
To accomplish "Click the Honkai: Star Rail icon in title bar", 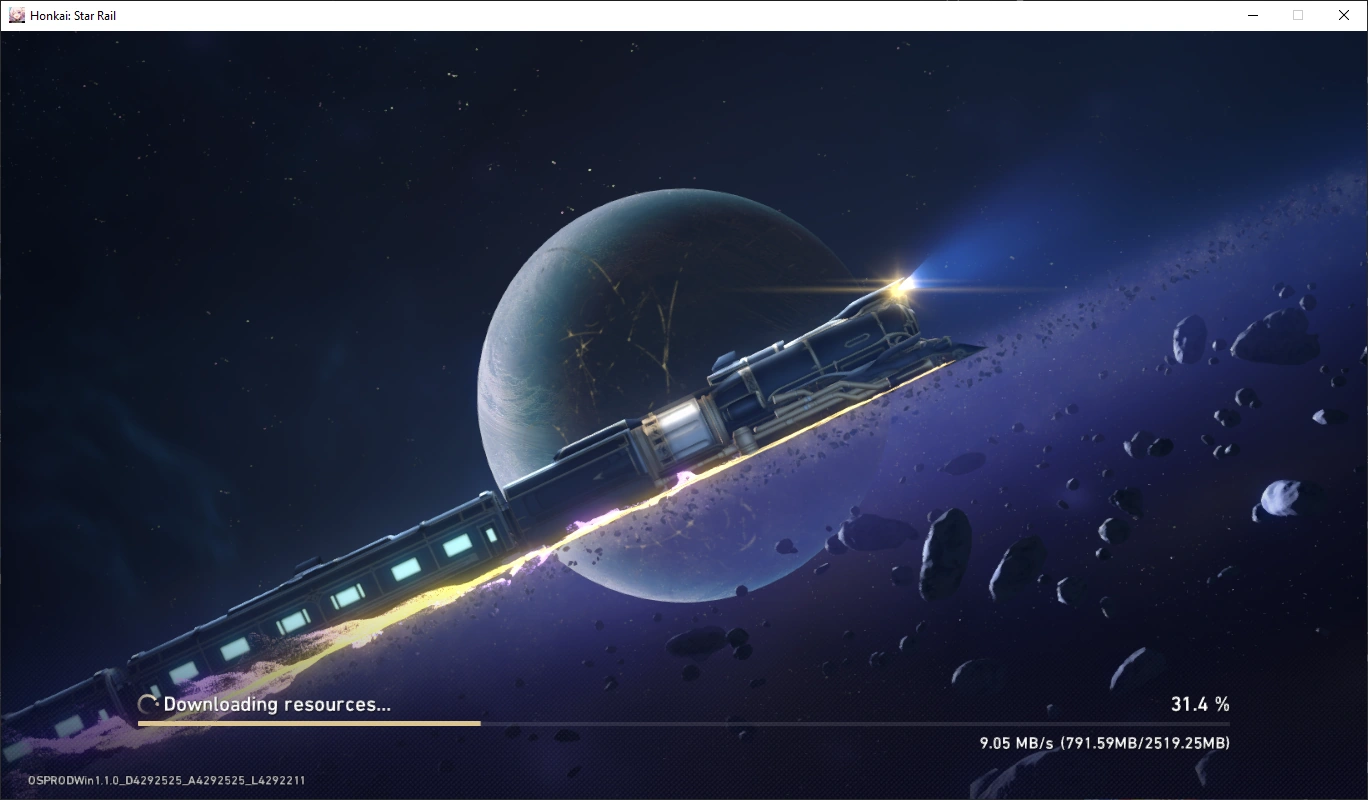I will pos(18,15).
